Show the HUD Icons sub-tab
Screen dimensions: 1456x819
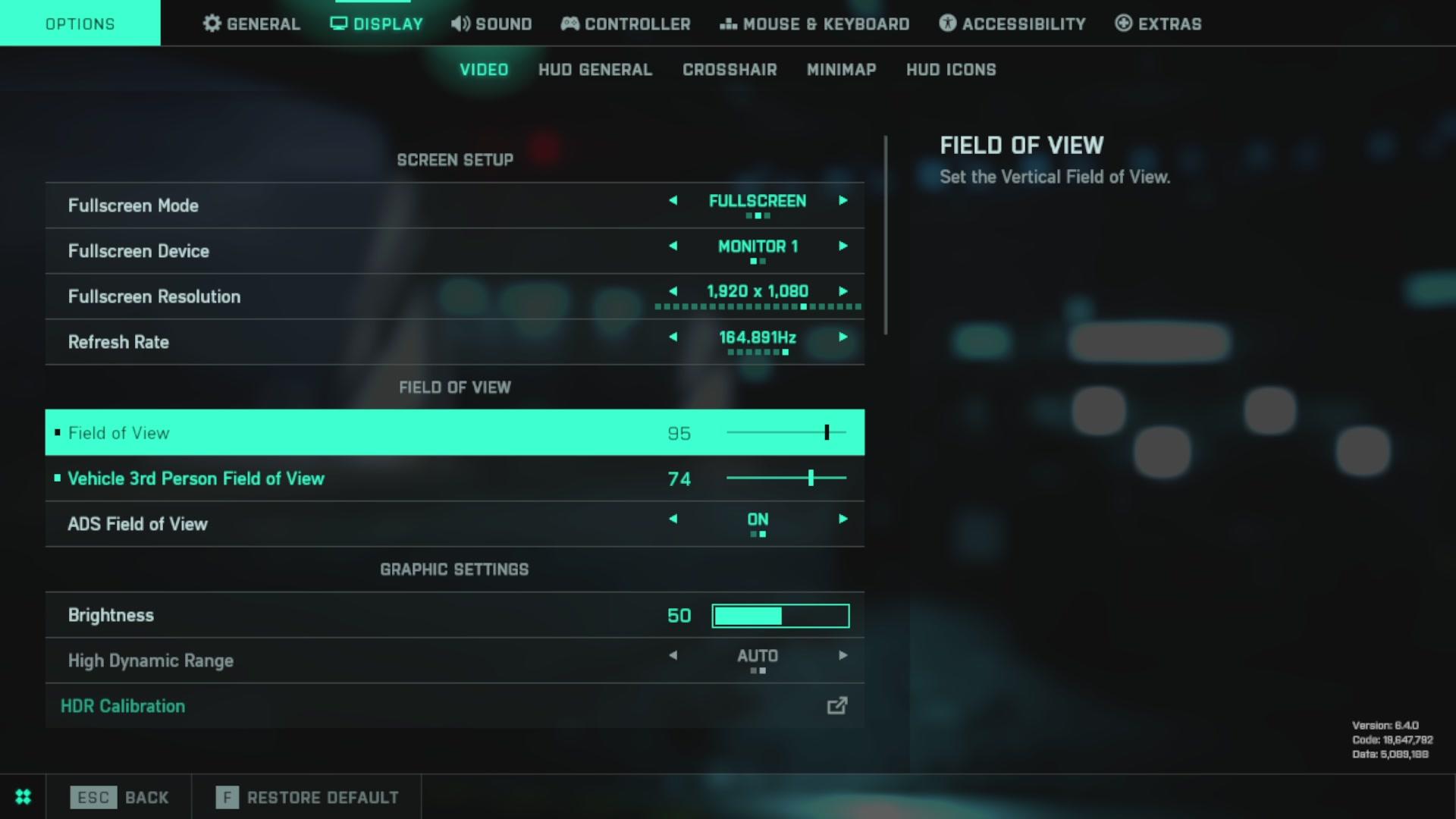951,70
